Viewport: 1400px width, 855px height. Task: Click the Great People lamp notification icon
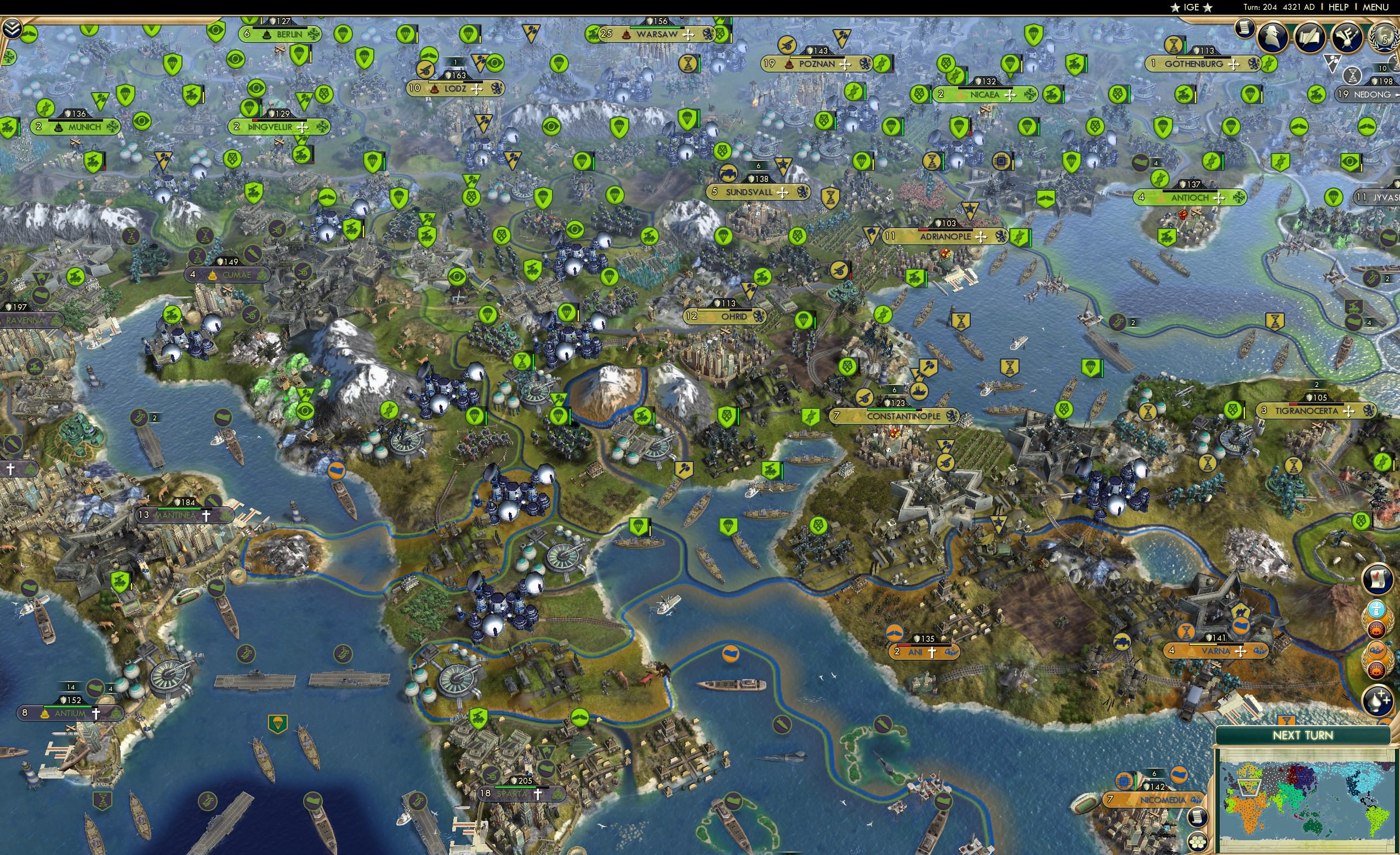click(1378, 699)
